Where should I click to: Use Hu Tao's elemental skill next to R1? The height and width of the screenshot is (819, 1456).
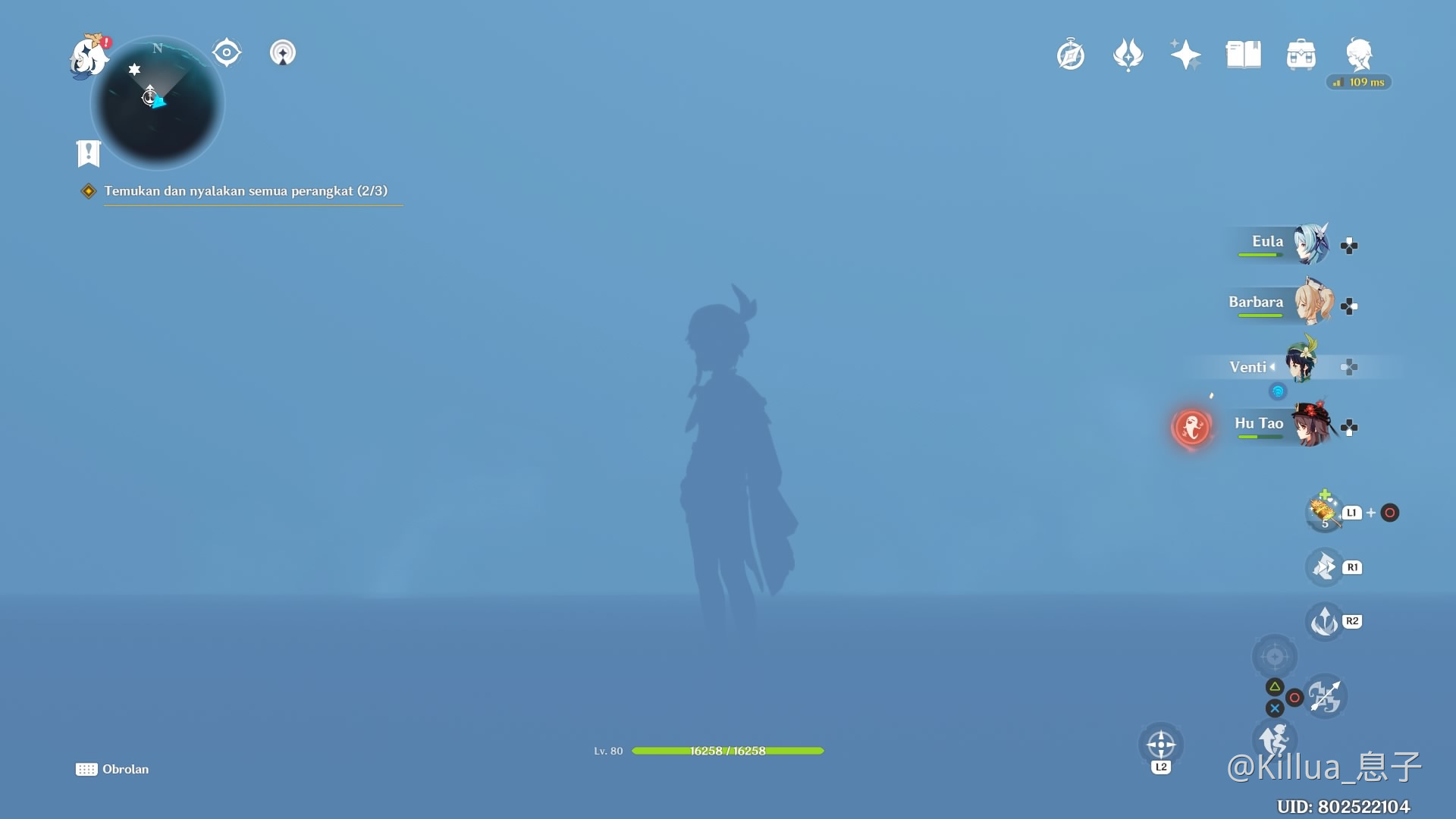click(x=1324, y=566)
